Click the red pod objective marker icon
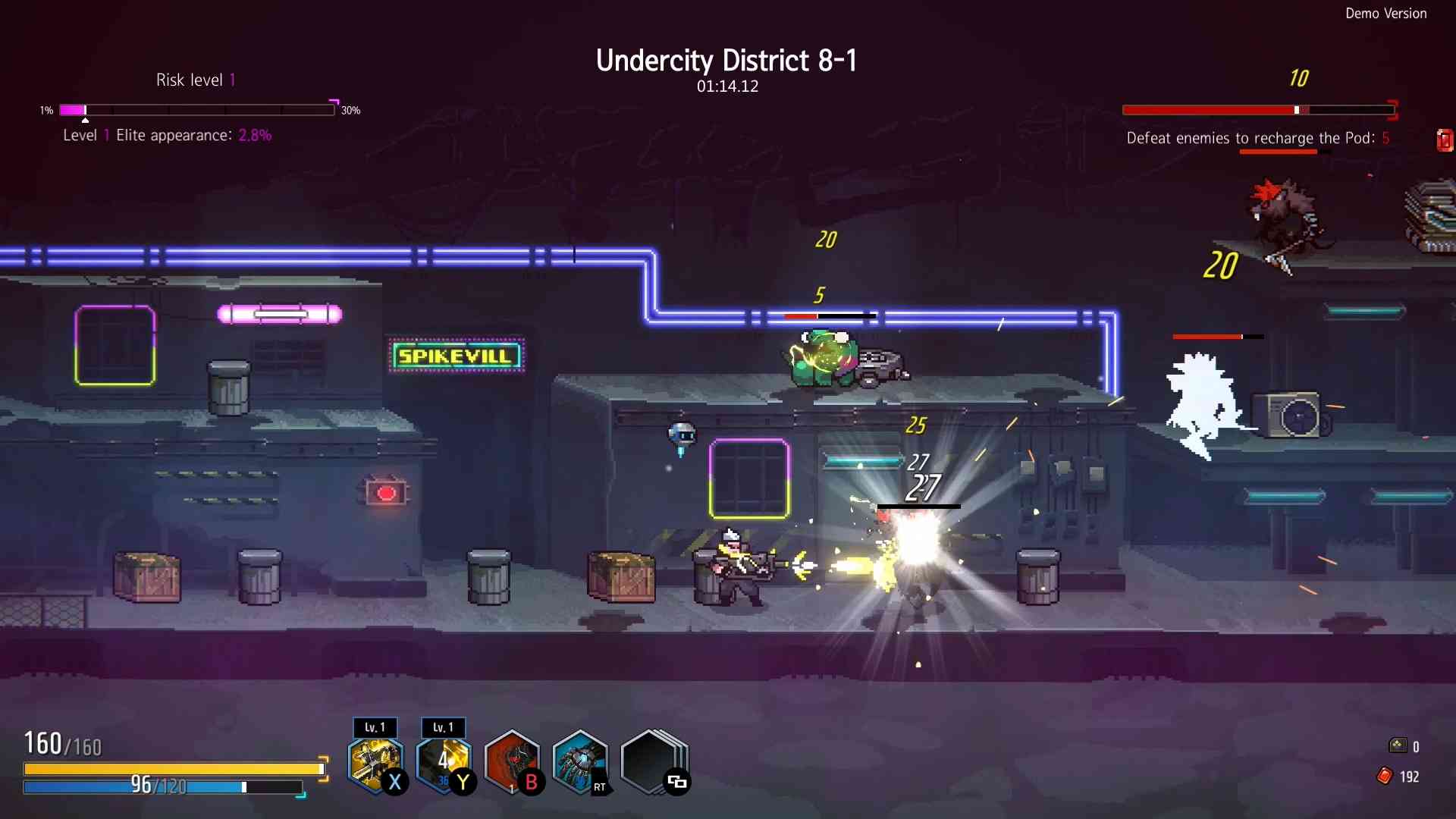Image resolution: width=1456 pixels, height=819 pixels. click(x=1445, y=140)
